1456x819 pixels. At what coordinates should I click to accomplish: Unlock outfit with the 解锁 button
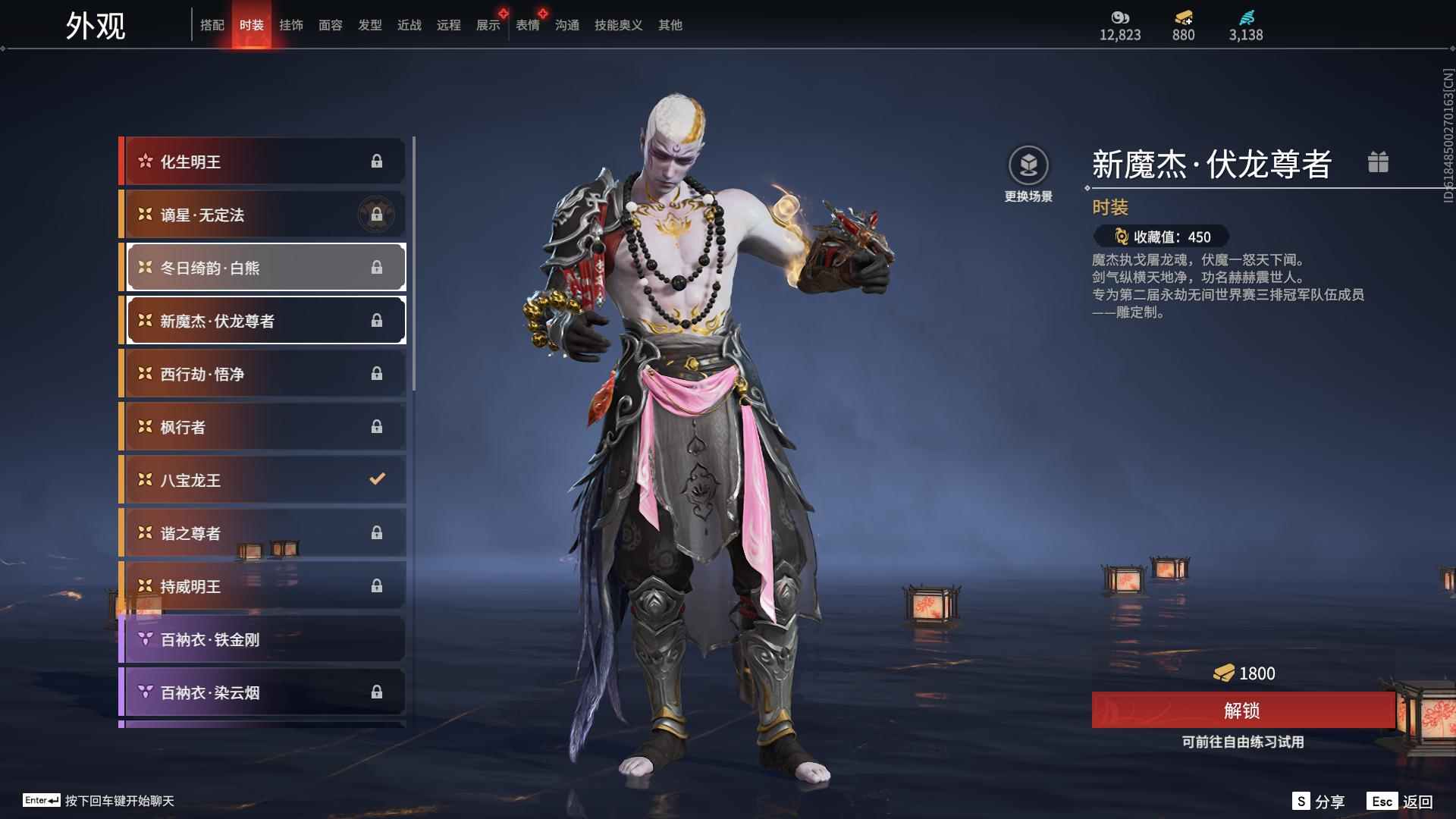coord(1242,711)
